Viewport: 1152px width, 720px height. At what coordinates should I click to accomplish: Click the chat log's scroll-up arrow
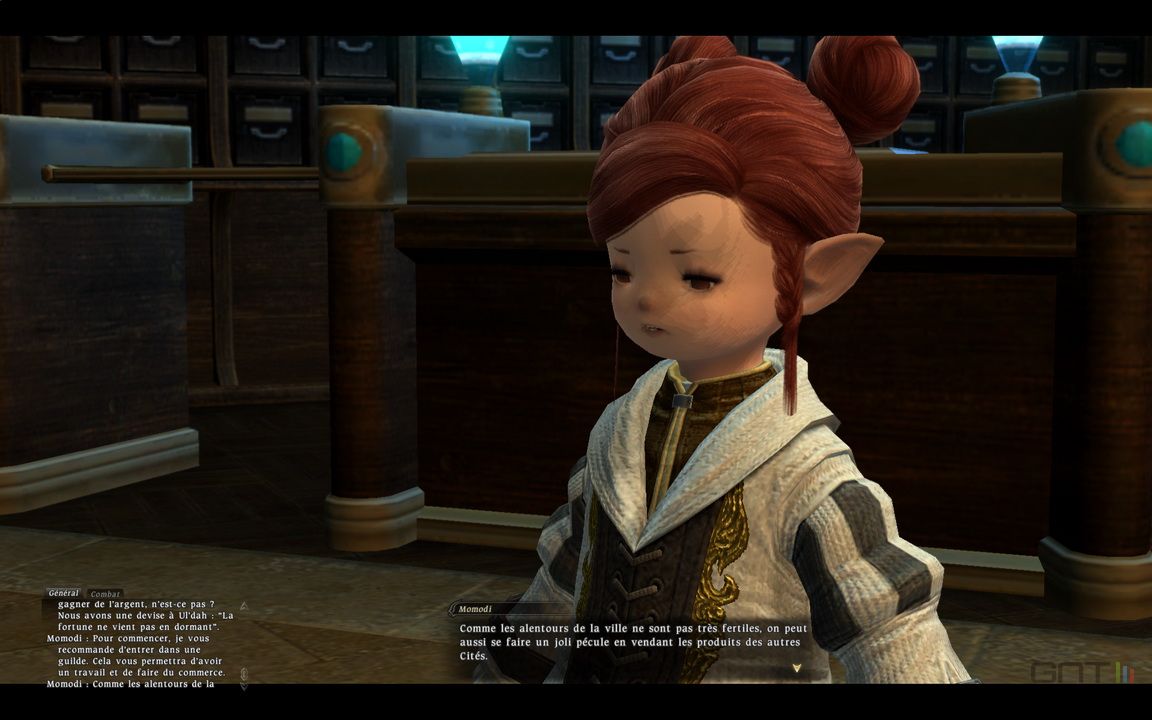click(x=243, y=606)
